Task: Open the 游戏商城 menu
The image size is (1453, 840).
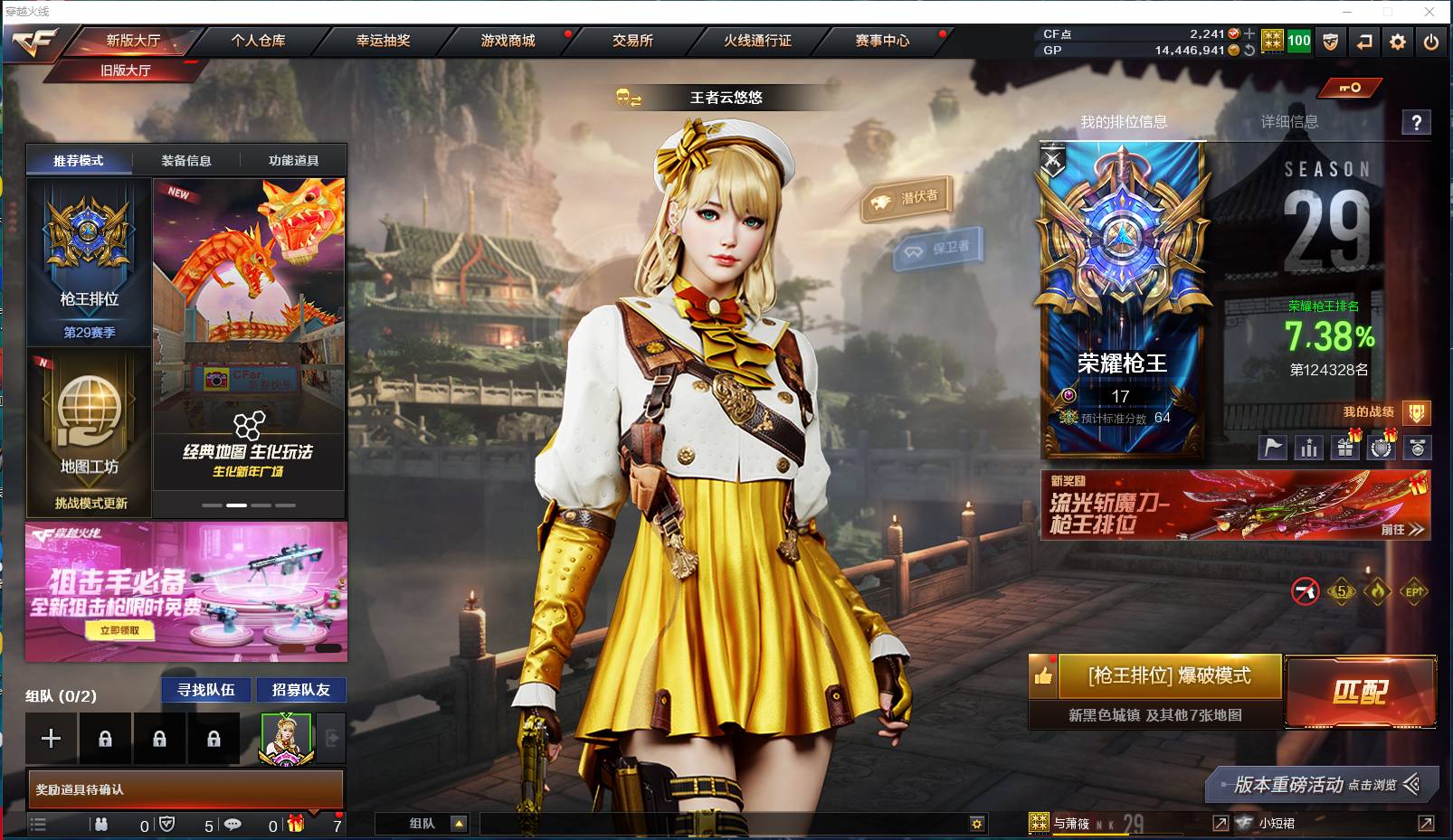Action: [x=505, y=41]
